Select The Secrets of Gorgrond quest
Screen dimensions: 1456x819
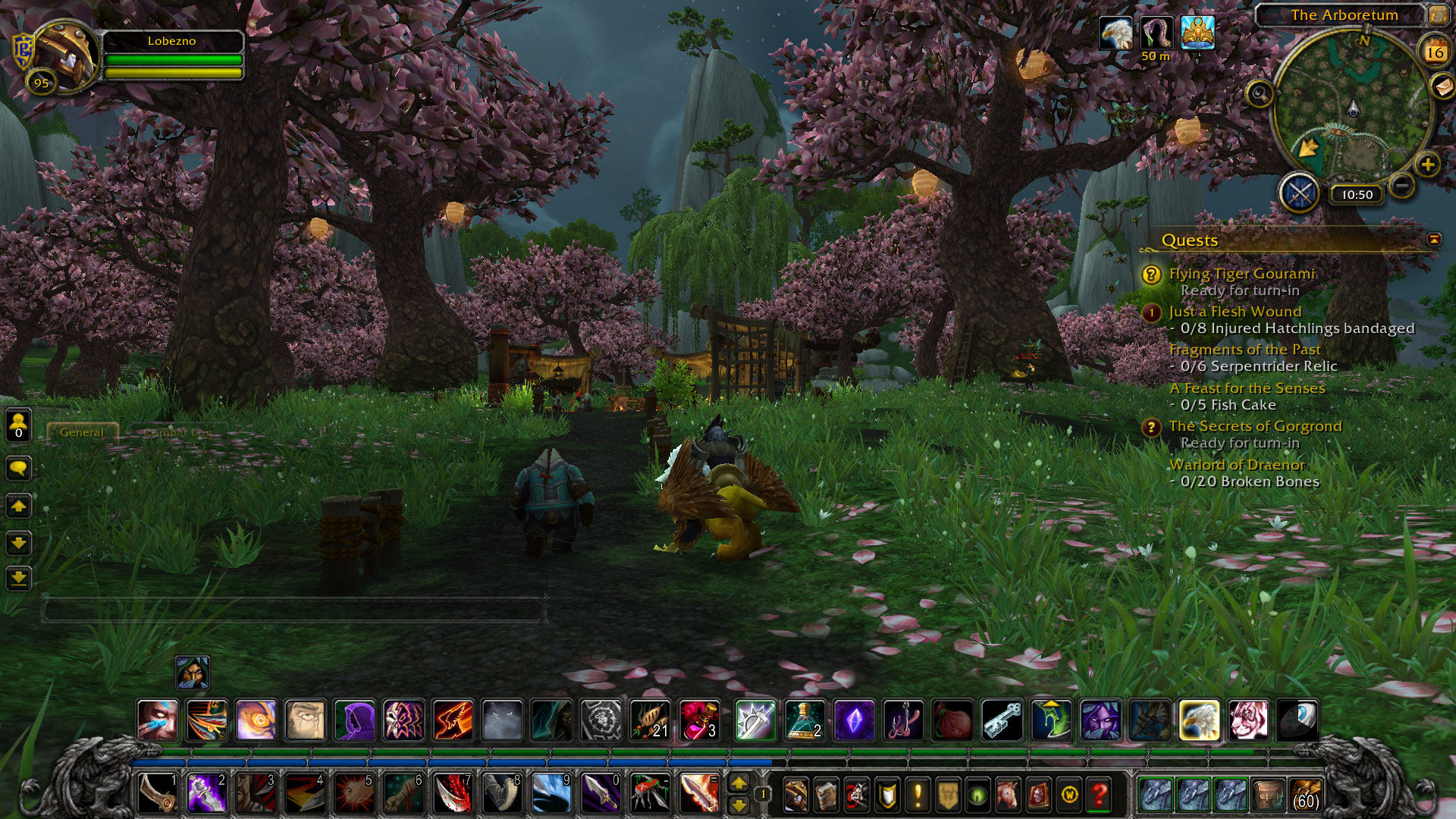click(1255, 426)
